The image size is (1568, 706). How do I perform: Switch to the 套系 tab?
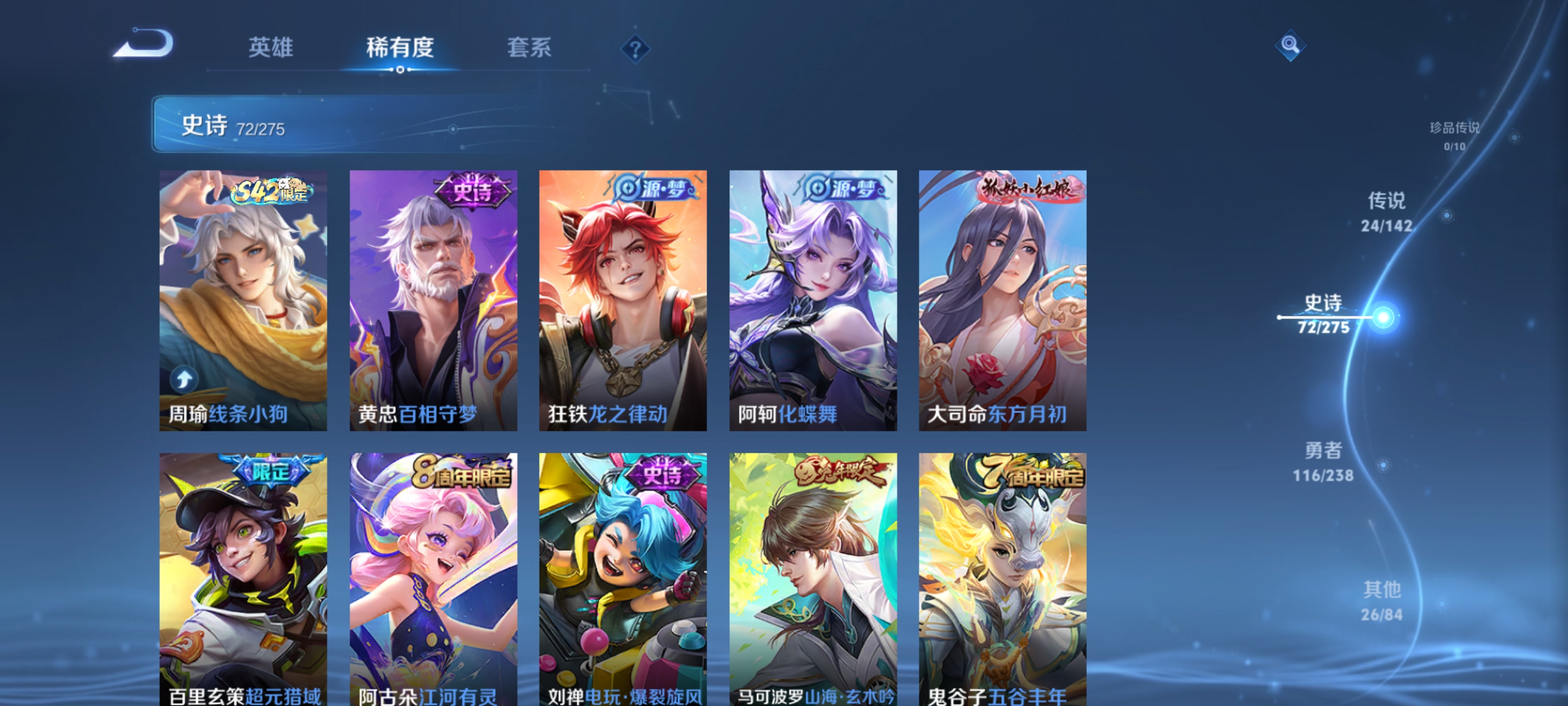[x=530, y=48]
